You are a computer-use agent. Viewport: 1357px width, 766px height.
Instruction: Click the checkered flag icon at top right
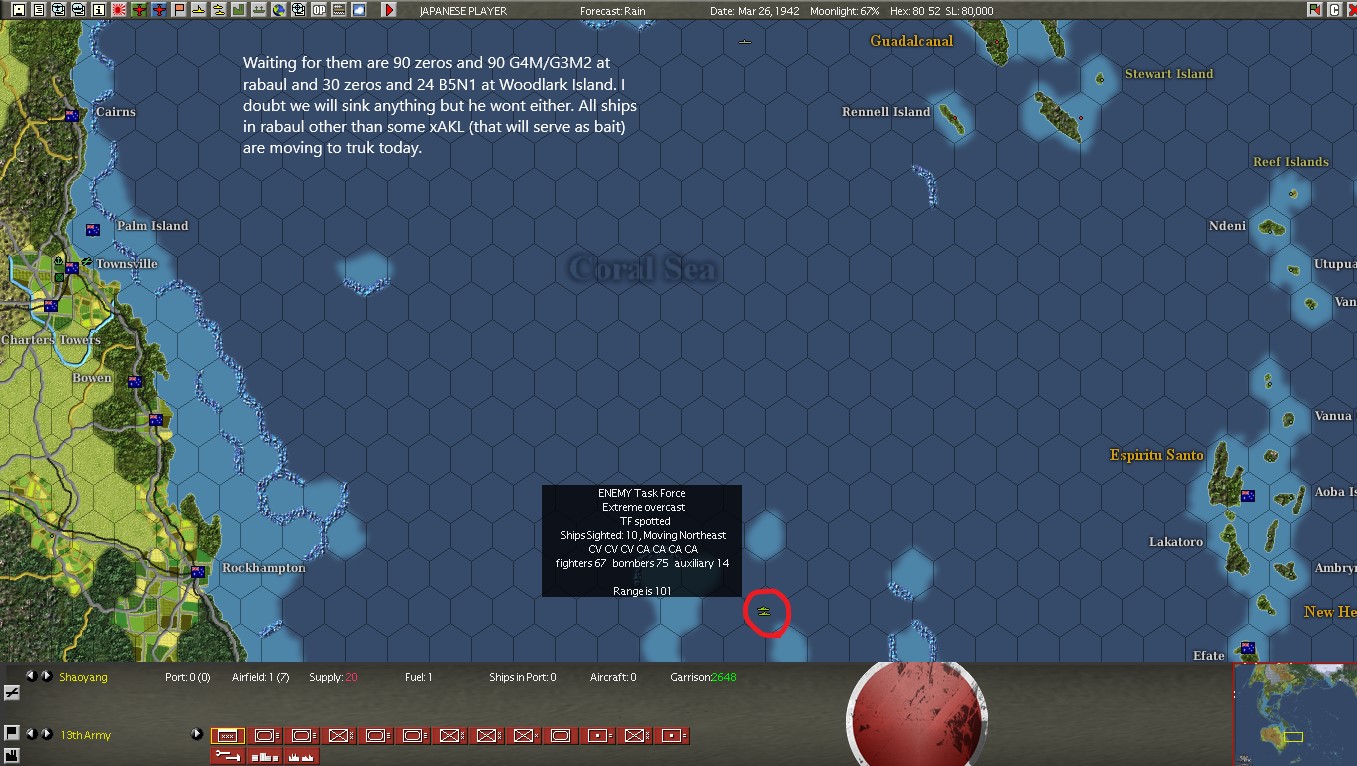pyautogui.click(x=1314, y=10)
